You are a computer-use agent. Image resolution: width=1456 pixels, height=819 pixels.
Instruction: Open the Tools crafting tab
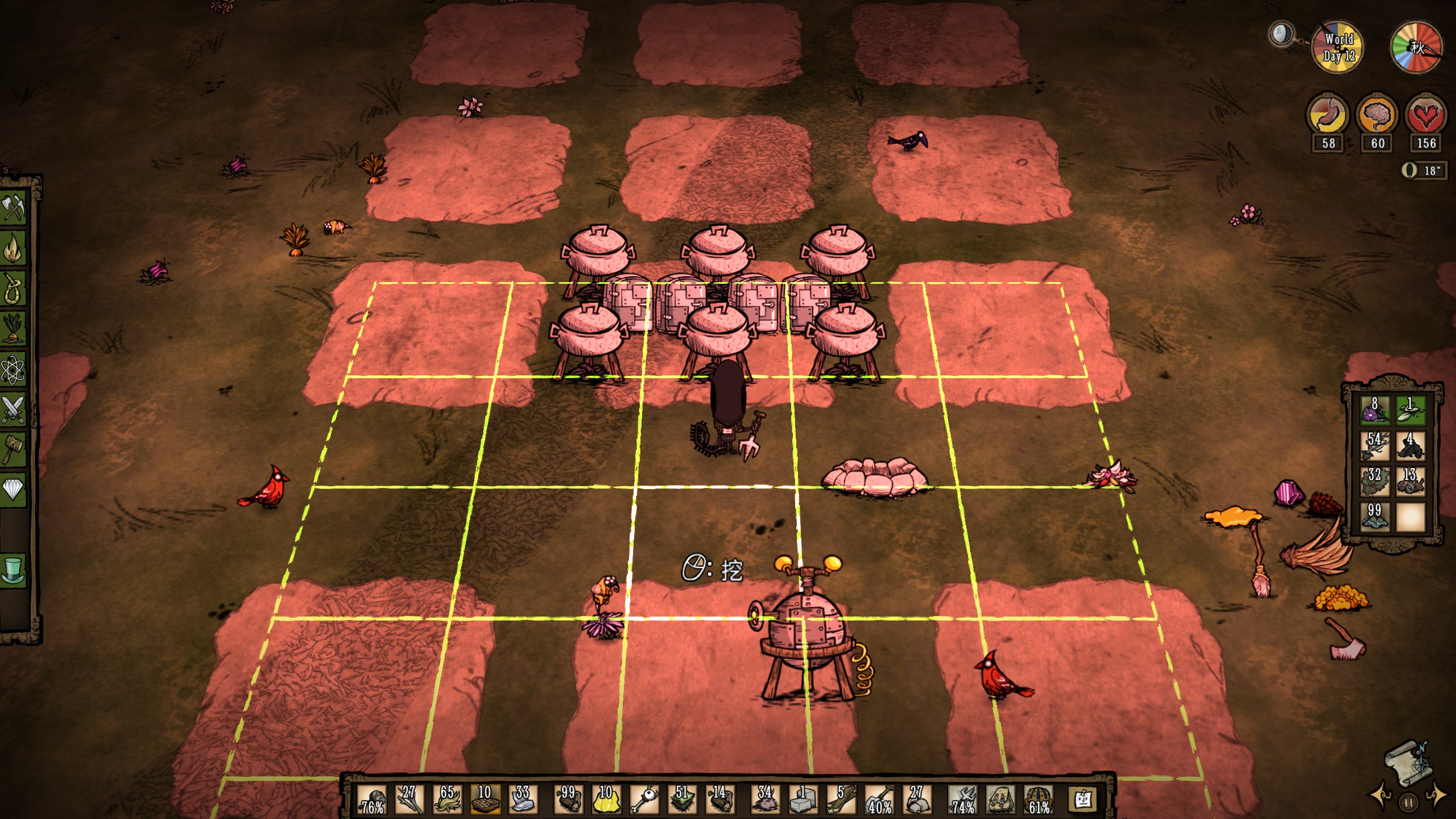(x=14, y=208)
